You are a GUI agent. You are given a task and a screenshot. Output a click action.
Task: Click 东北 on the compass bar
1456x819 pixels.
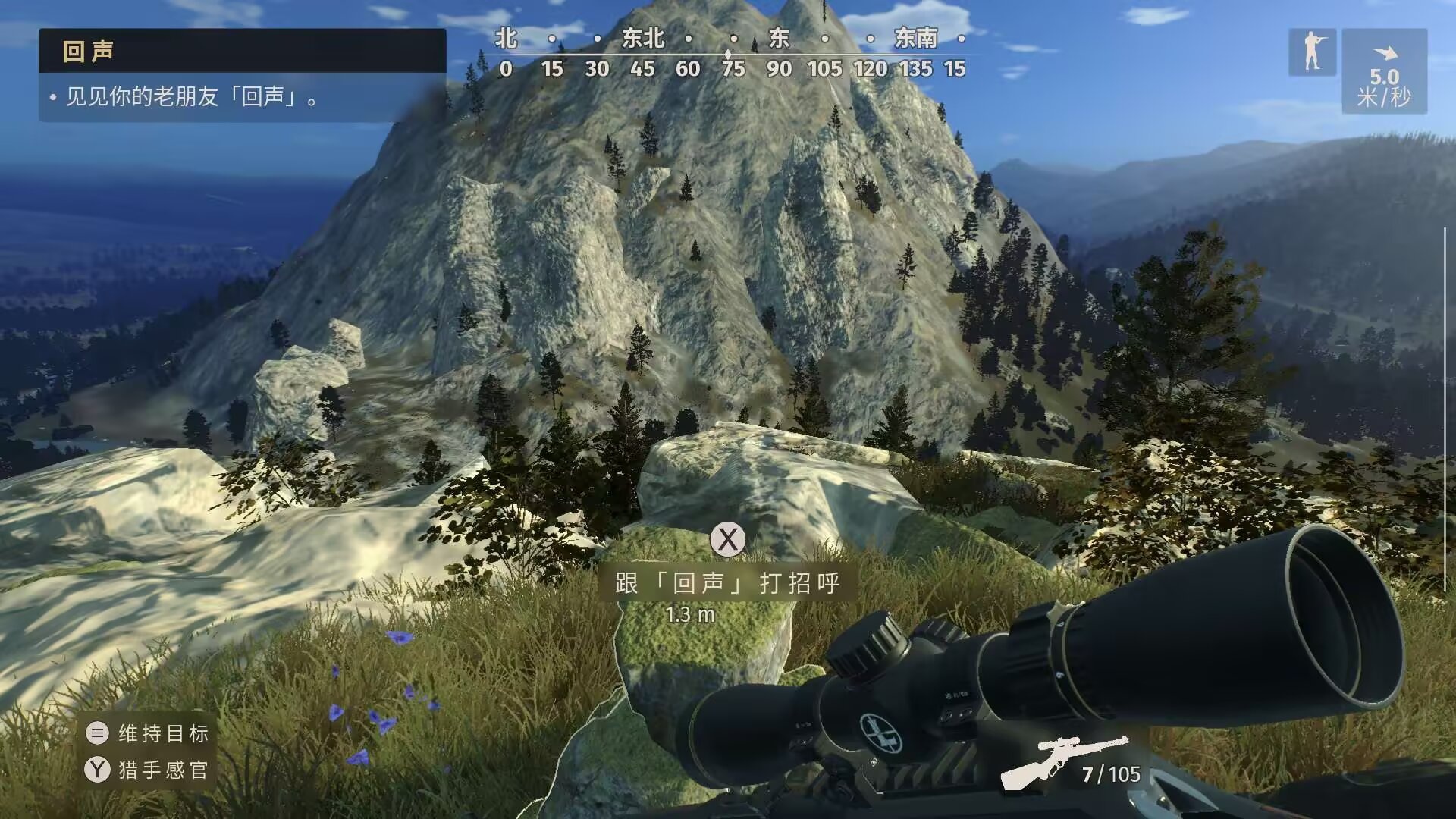tap(645, 39)
